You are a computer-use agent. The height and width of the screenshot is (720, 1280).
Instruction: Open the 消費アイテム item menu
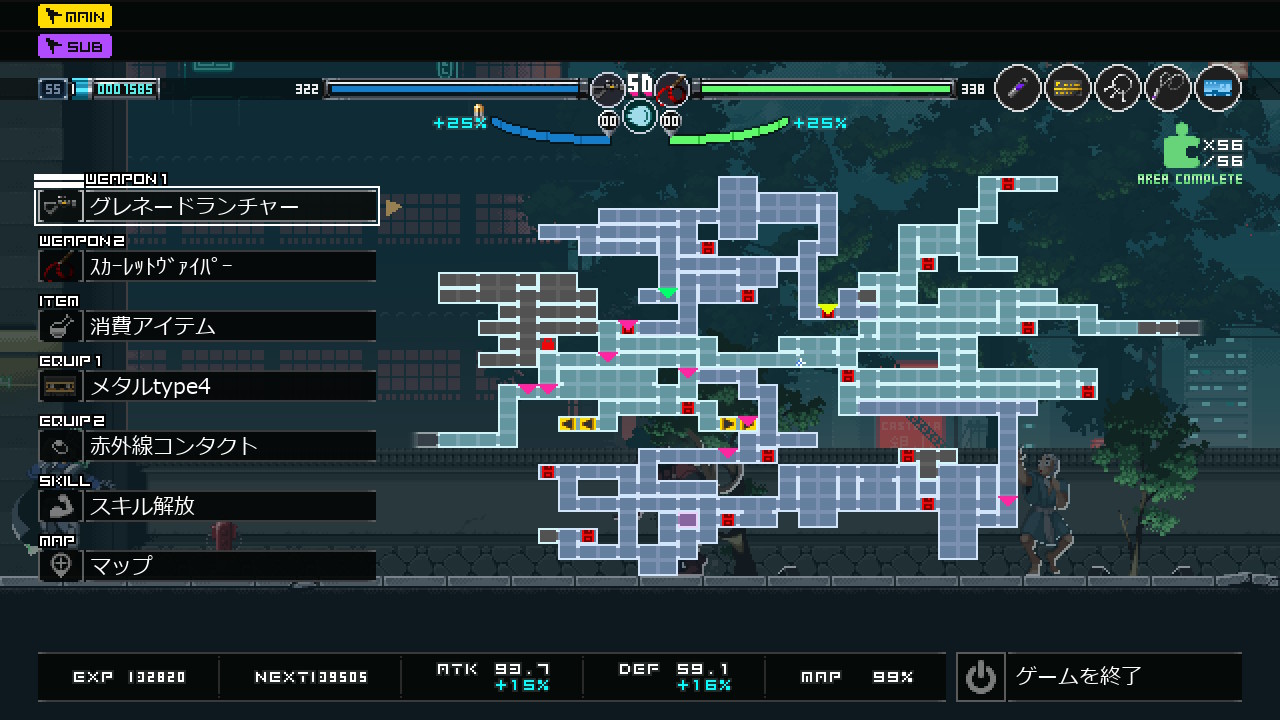click(x=207, y=326)
